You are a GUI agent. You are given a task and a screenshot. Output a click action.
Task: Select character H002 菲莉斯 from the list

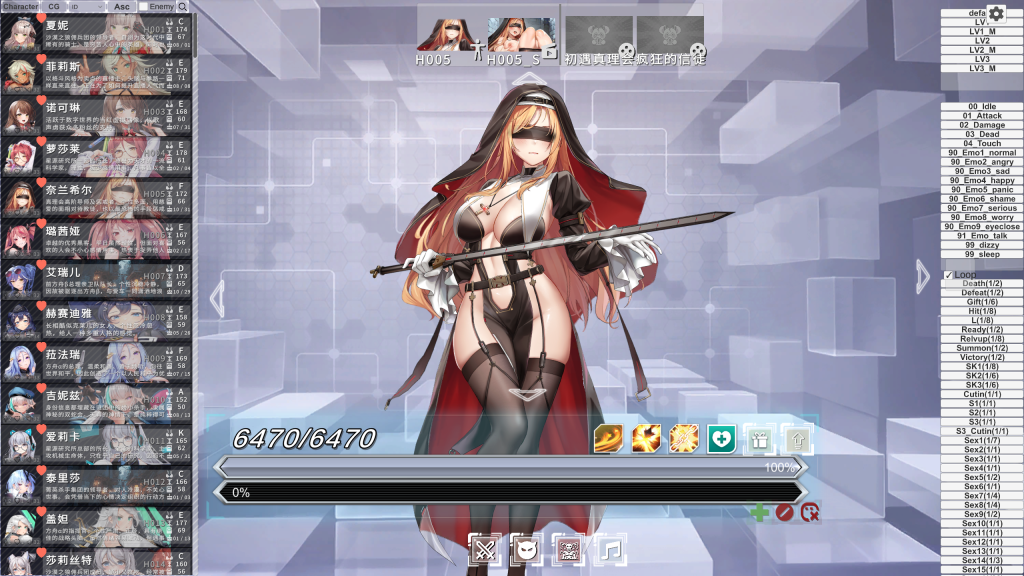pos(97,75)
